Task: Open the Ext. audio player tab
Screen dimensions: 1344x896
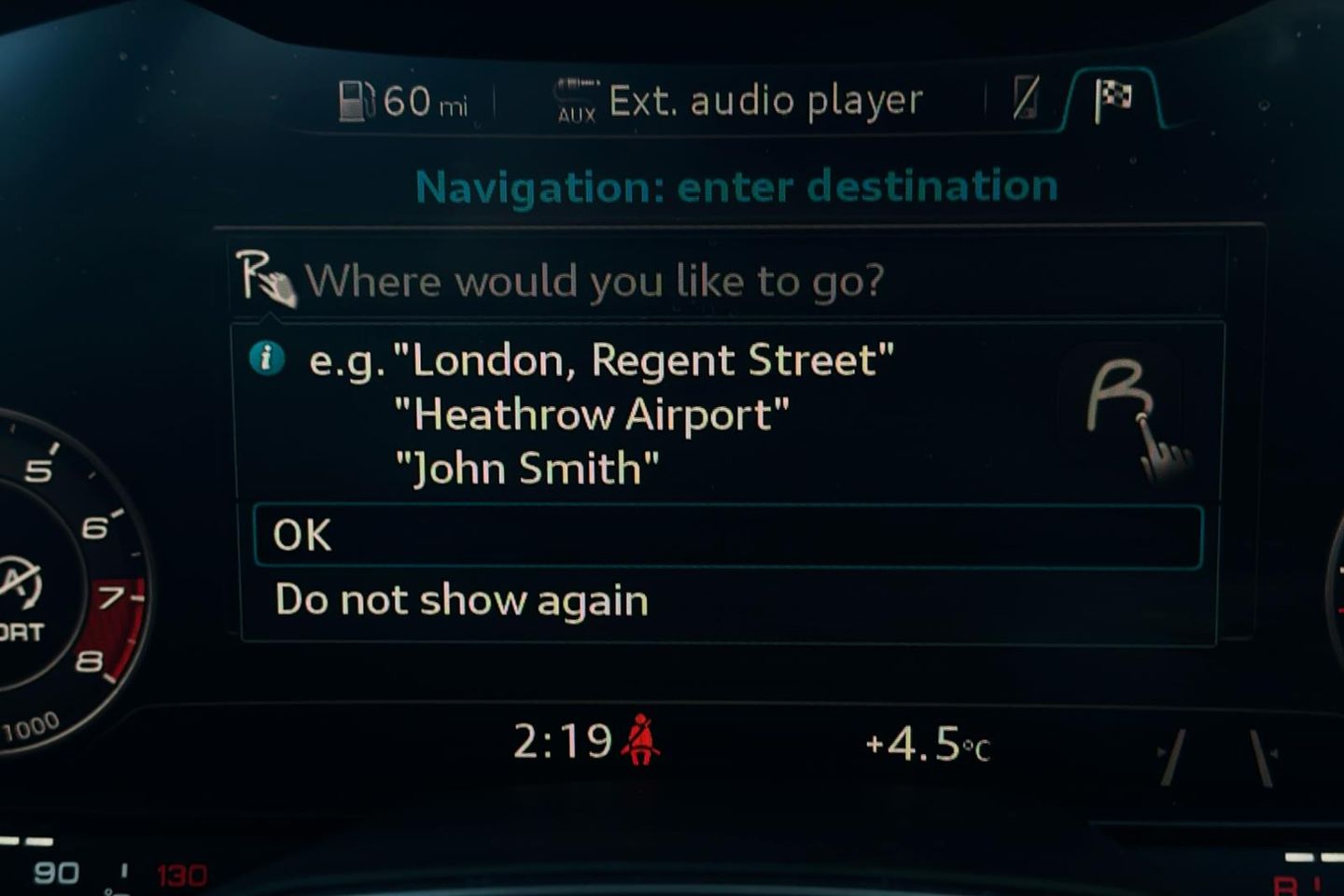Action: (739, 101)
